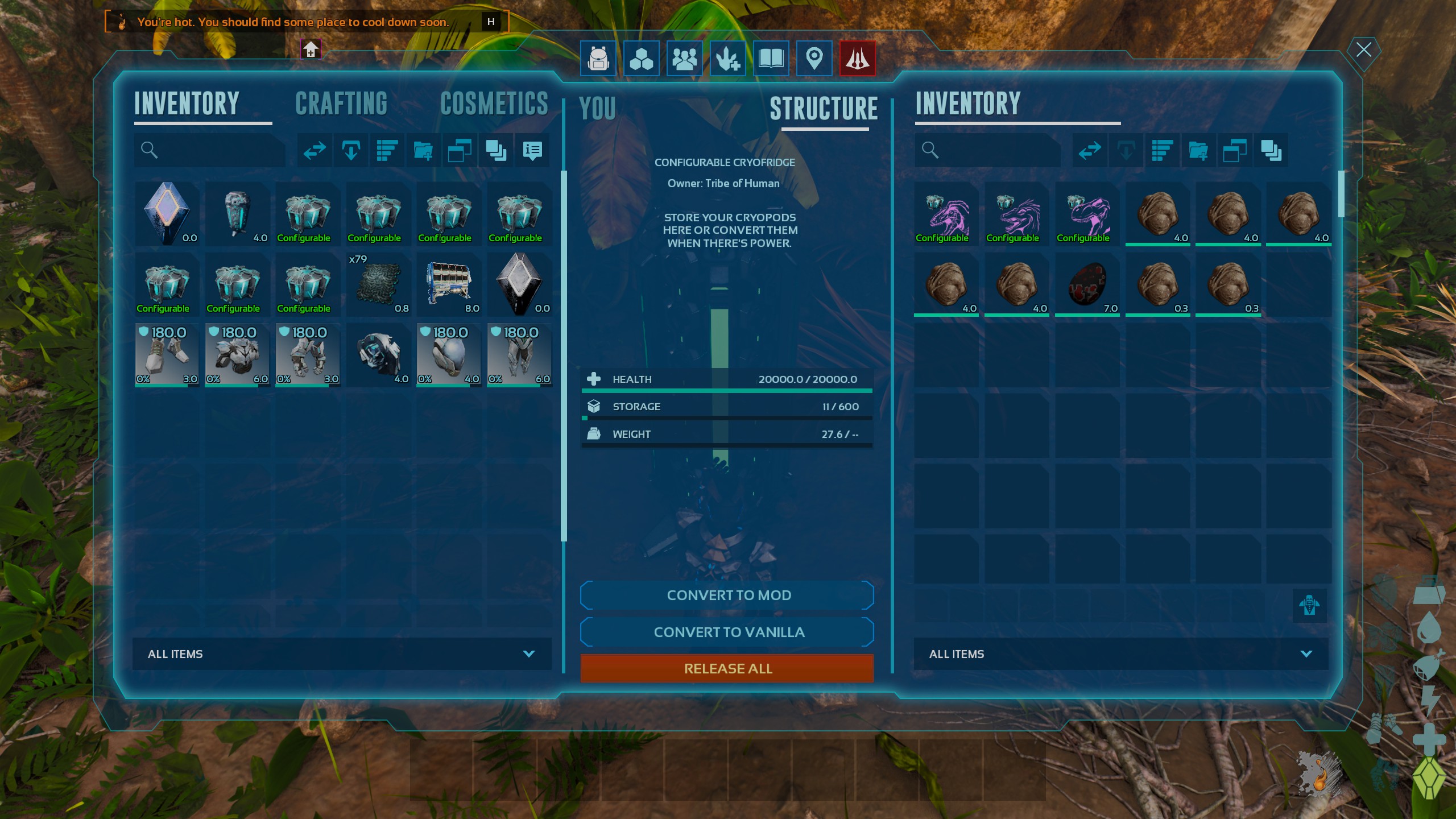Click the Release All button
Viewport: 1456px width, 819px height.
point(727,668)
